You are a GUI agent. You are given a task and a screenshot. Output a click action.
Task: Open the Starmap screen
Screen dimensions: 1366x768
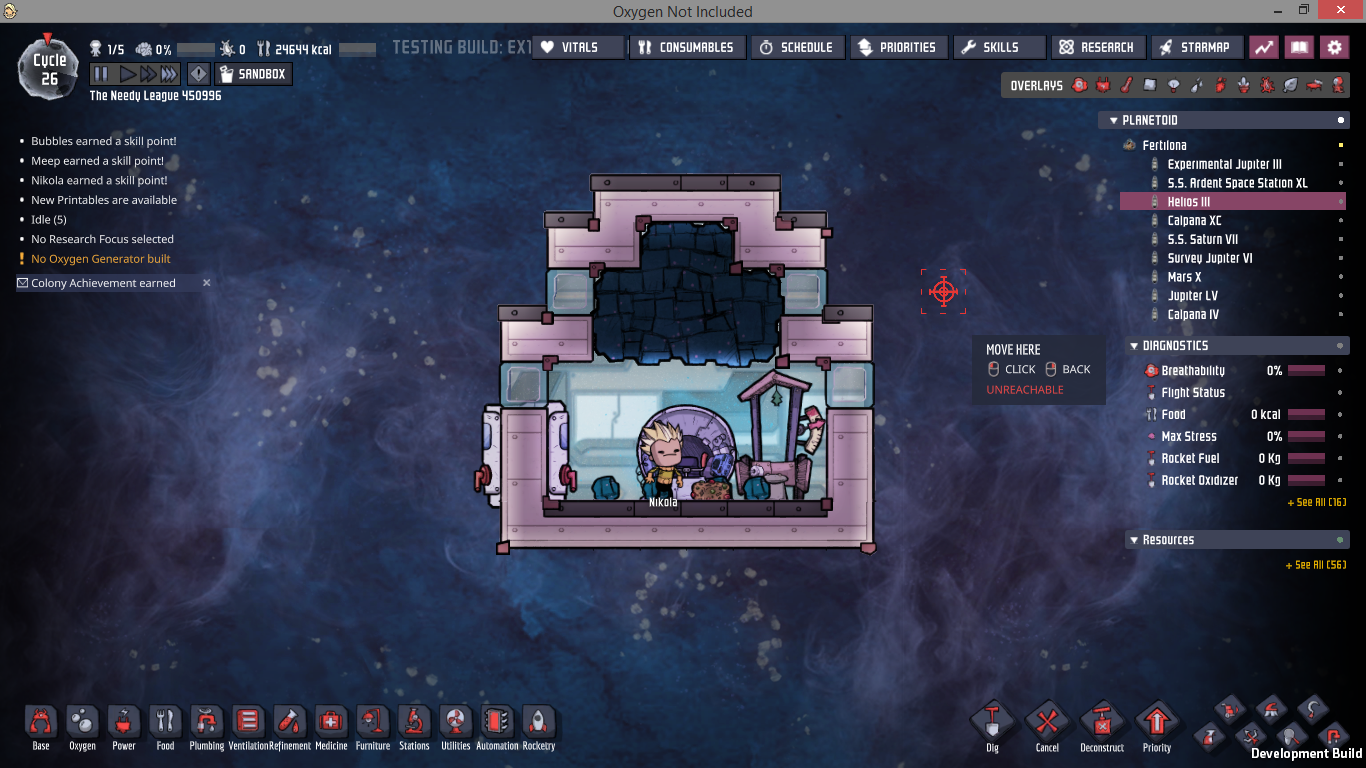coord(1196,47)
